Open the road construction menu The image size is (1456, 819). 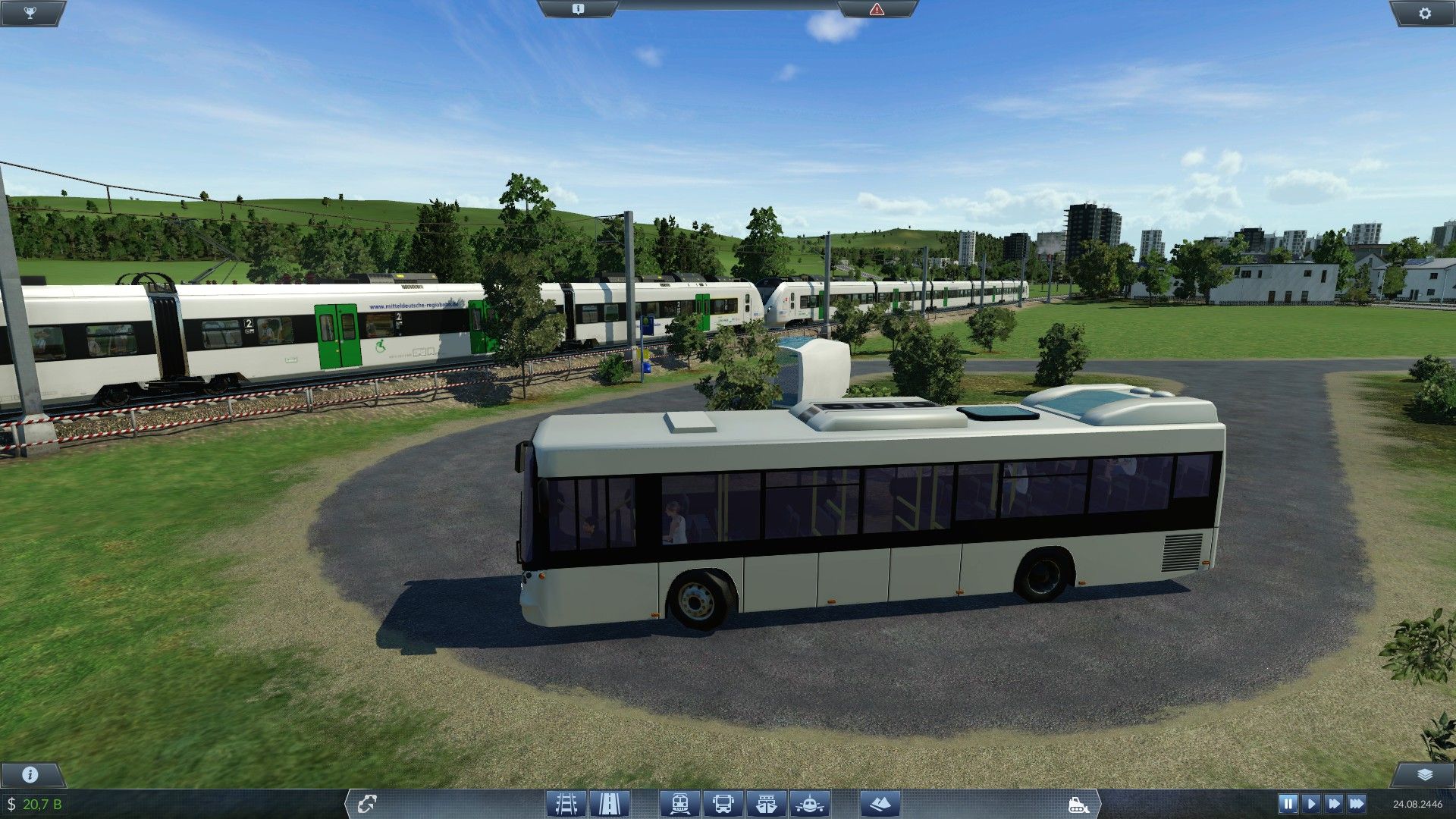(609, 803)
